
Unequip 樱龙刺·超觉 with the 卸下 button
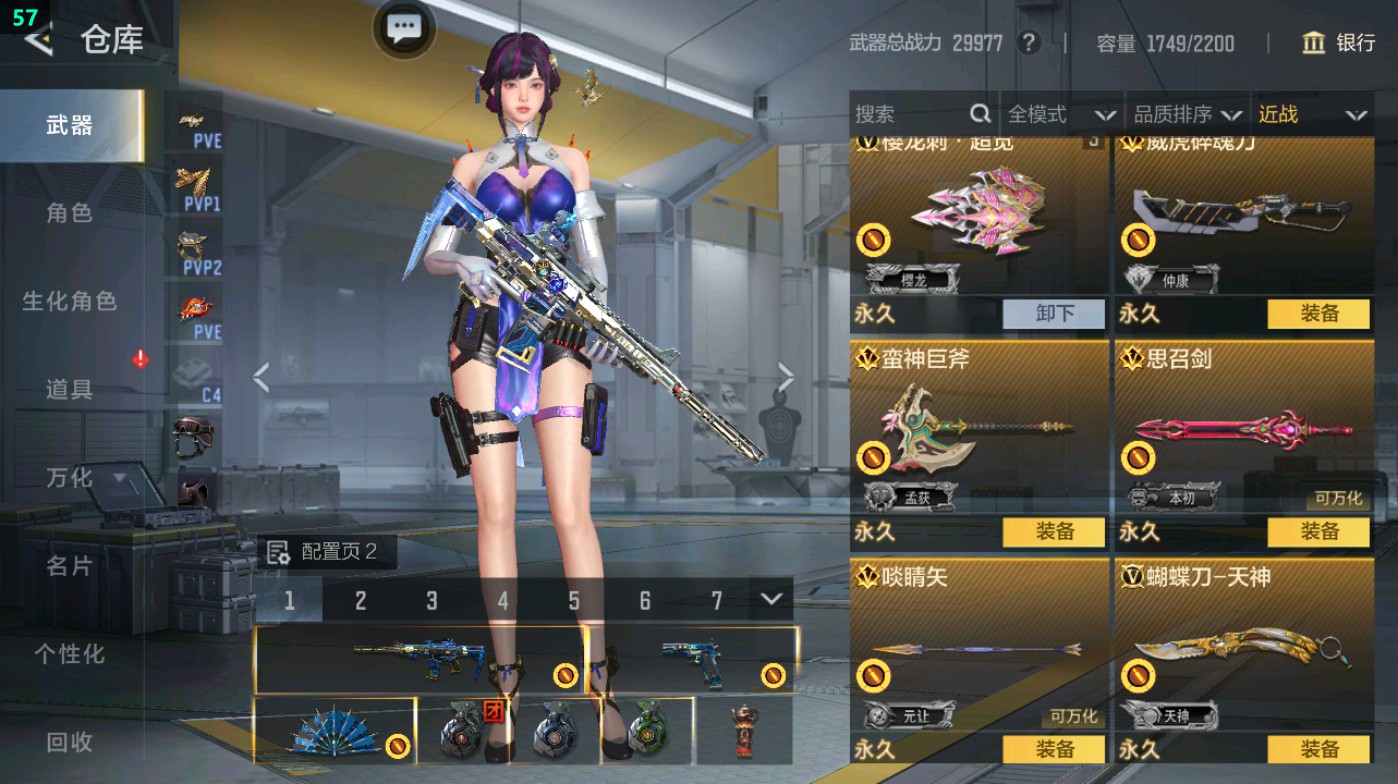[x=1056, y=314]
